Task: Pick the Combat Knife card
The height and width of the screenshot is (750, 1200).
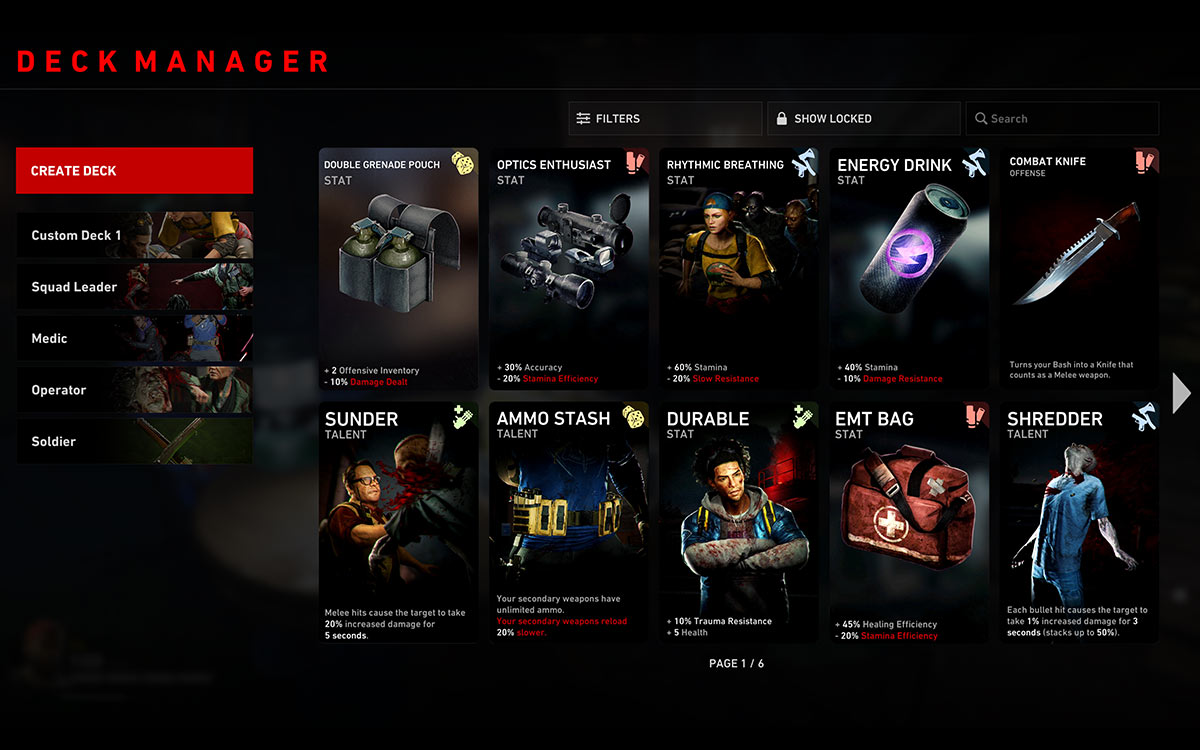Action: click(x=1079, y=269)
